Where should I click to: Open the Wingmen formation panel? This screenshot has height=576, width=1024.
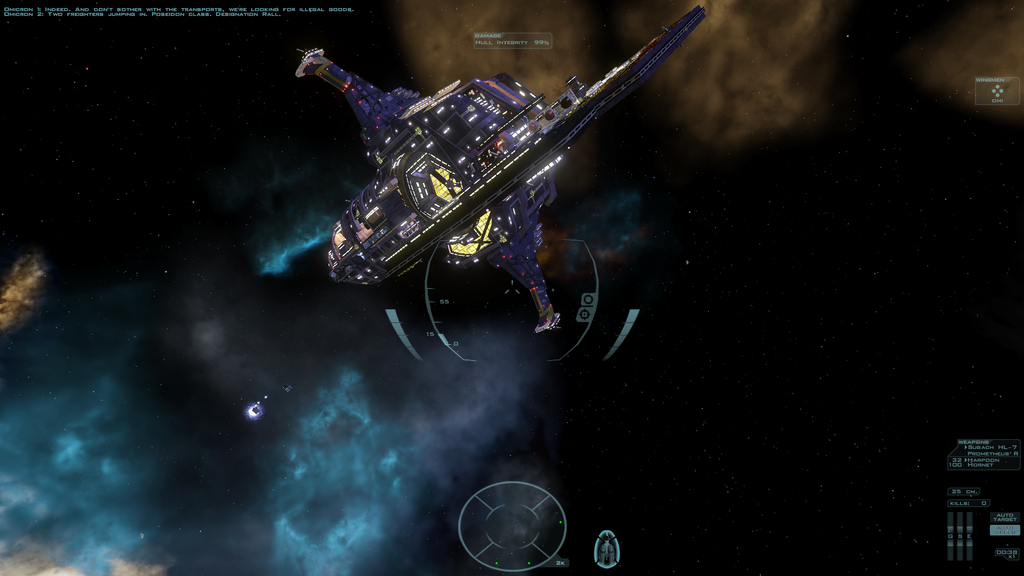point(997,91)
